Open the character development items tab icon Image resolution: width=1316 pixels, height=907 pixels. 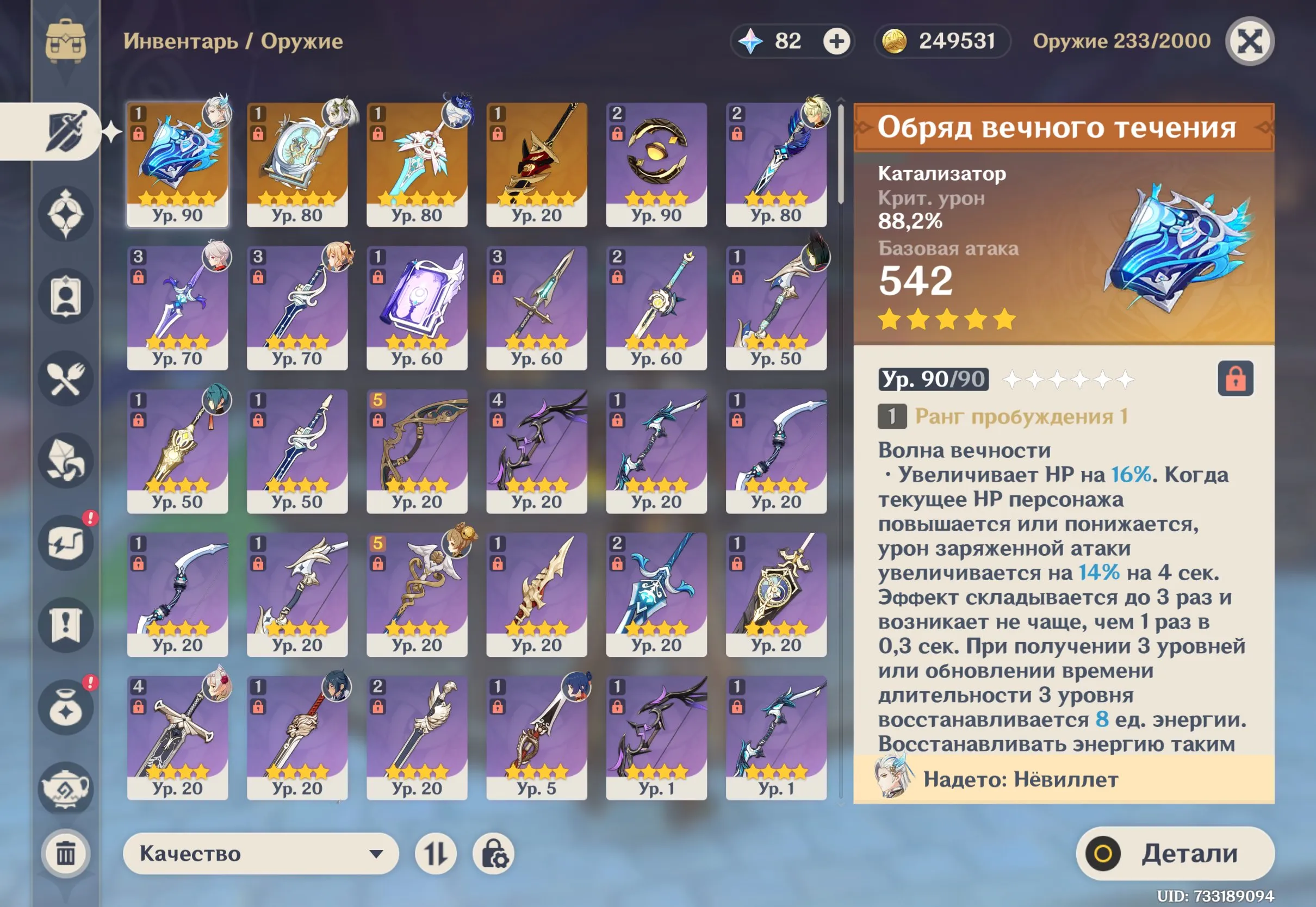click(x=67, y=543)
